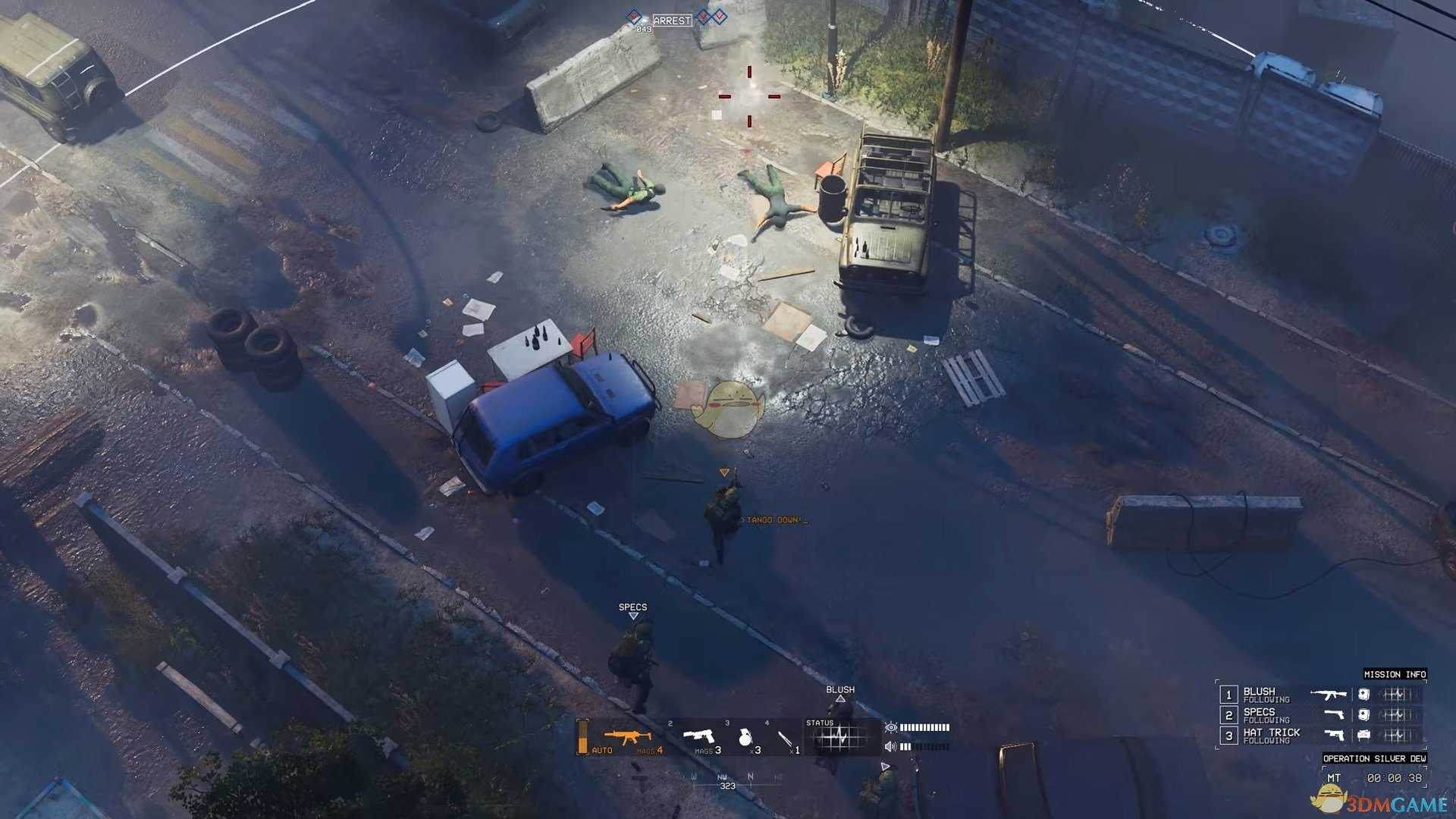The width and height of the screenshot is (1456, 819).
Task: Switch to the pistol in slot 2
Action: coord(699,736)
